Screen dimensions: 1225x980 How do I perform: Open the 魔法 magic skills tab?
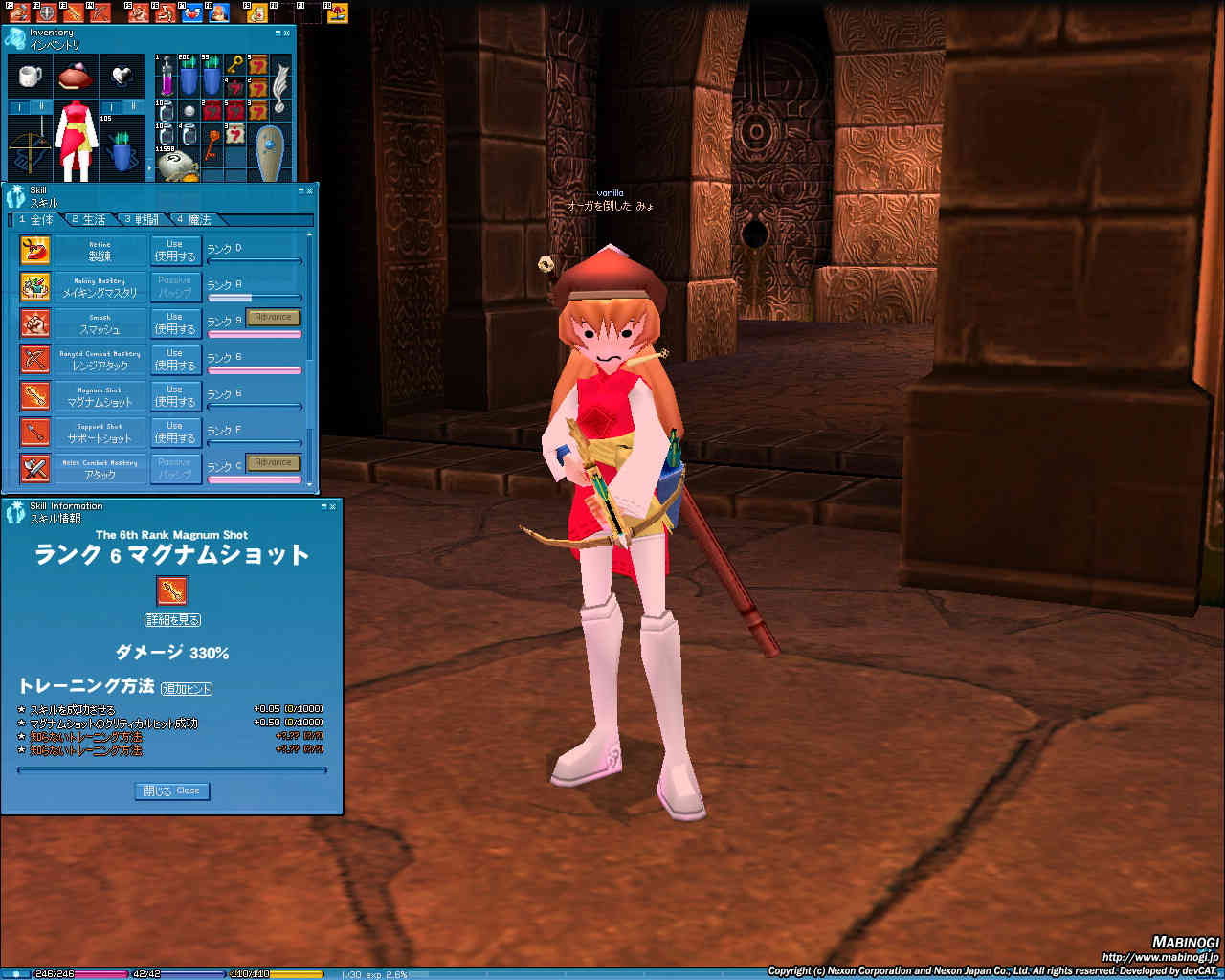tap(194, 220)
